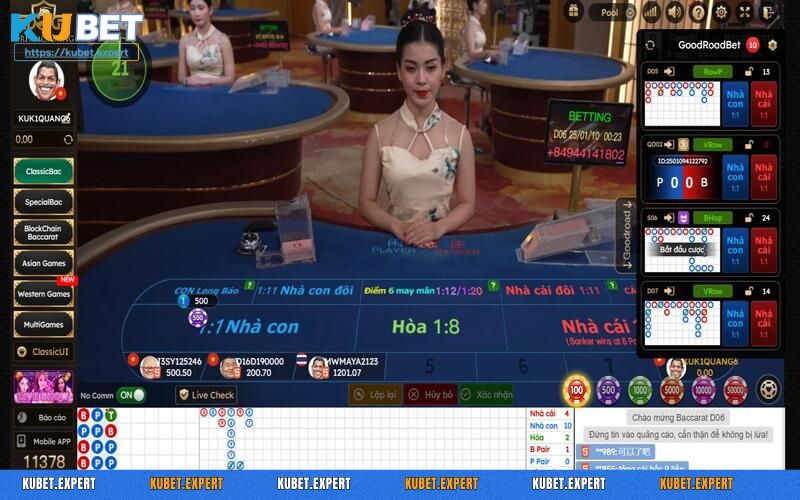Pick the purple 500 chip
Viewport: 800px width, 500px height.
[608, 389]
